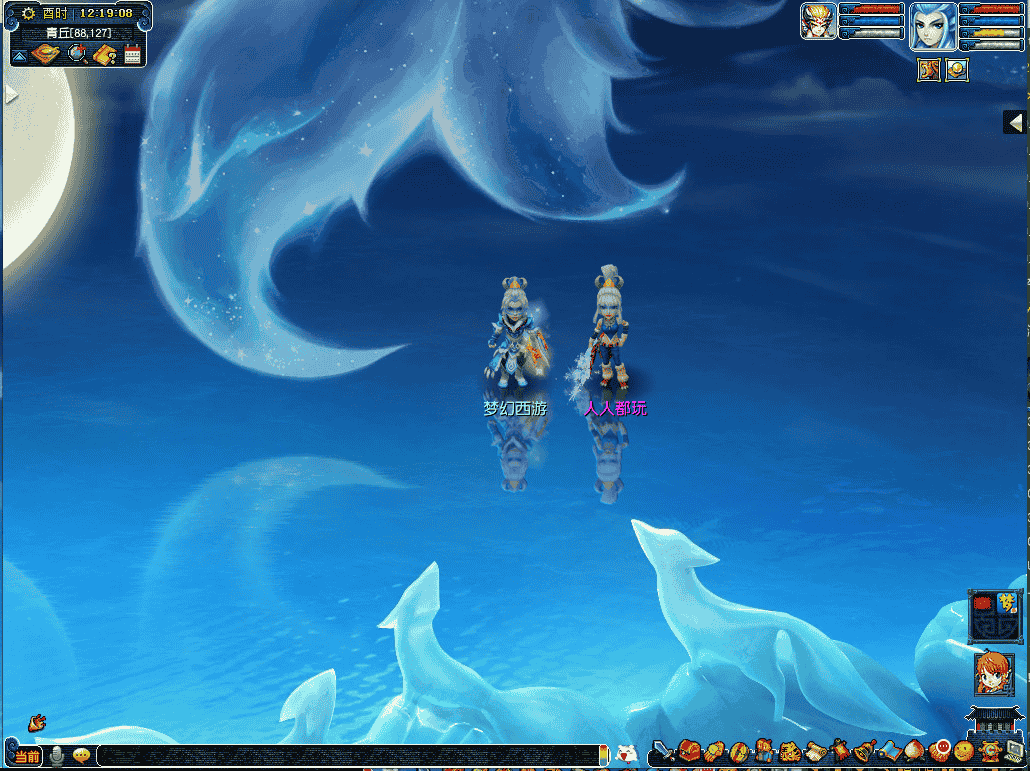
Task: Open the calendar activity icon
Action: pos(132,55)
